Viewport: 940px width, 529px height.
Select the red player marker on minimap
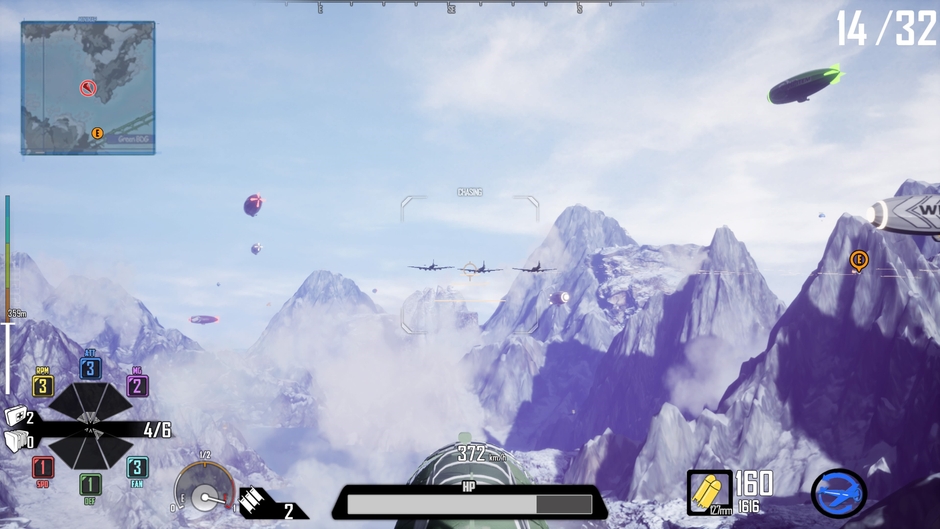coord(88,88)
